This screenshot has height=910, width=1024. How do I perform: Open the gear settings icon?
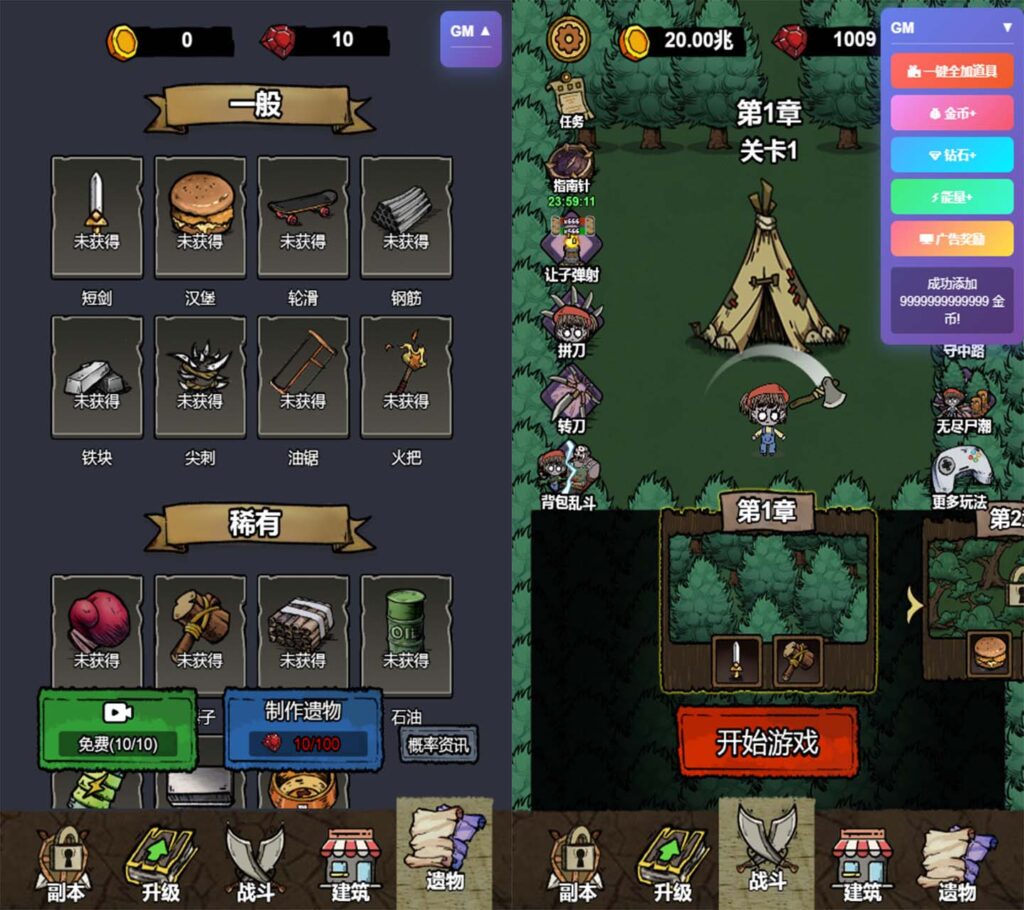point(569,40)
